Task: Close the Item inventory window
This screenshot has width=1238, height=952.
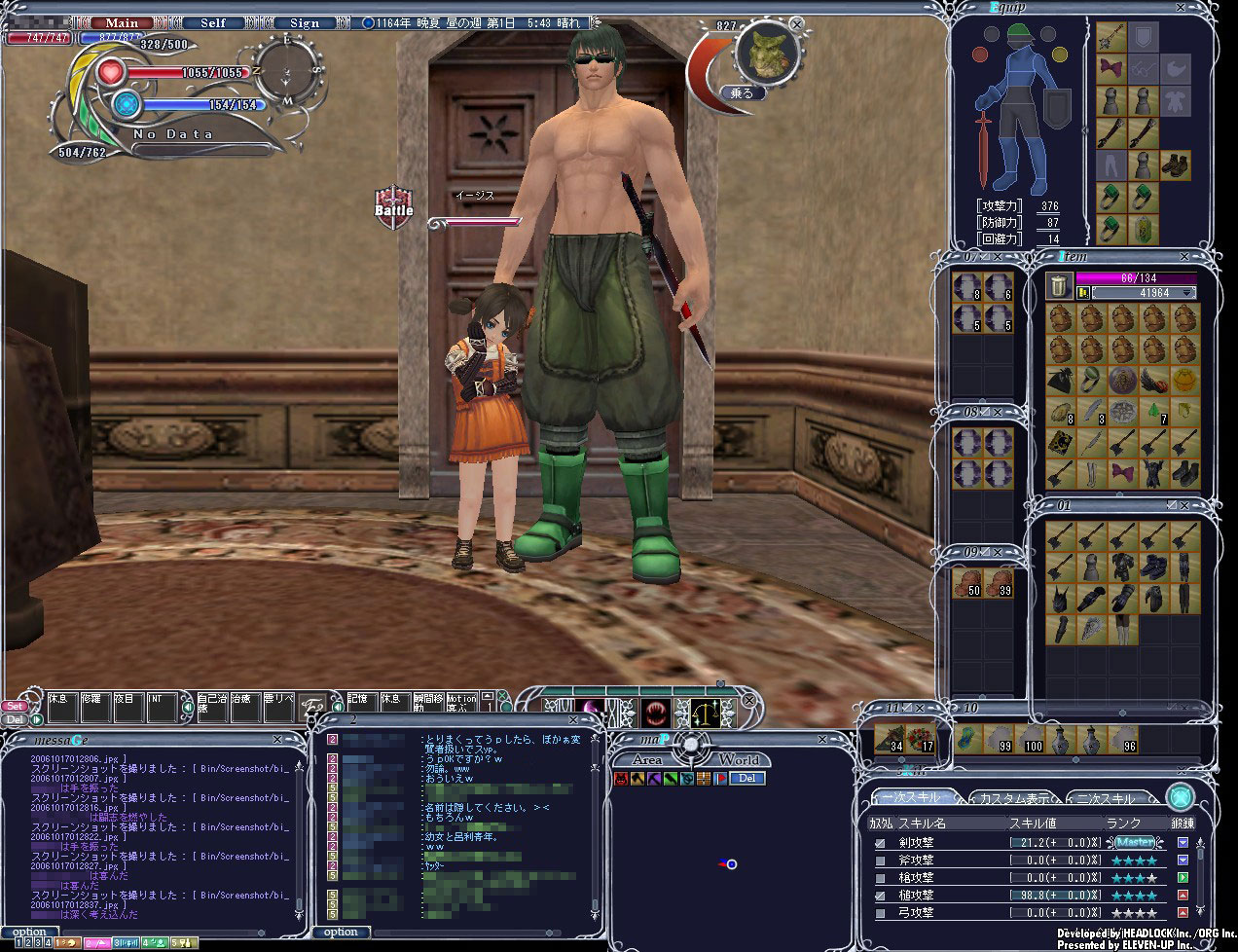Action: 1184,256
